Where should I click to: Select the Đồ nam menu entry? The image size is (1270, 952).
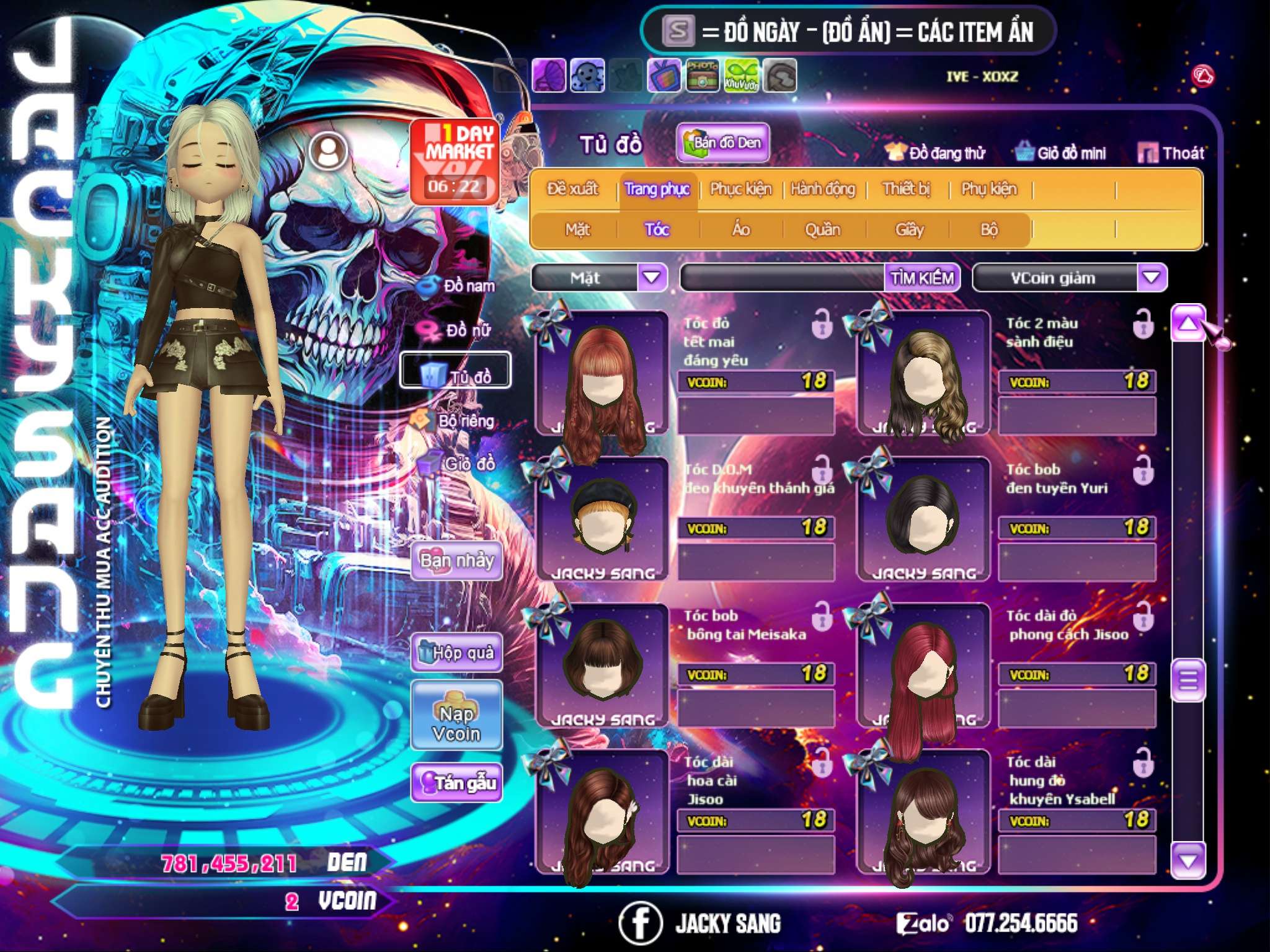(x=458, y=286)
